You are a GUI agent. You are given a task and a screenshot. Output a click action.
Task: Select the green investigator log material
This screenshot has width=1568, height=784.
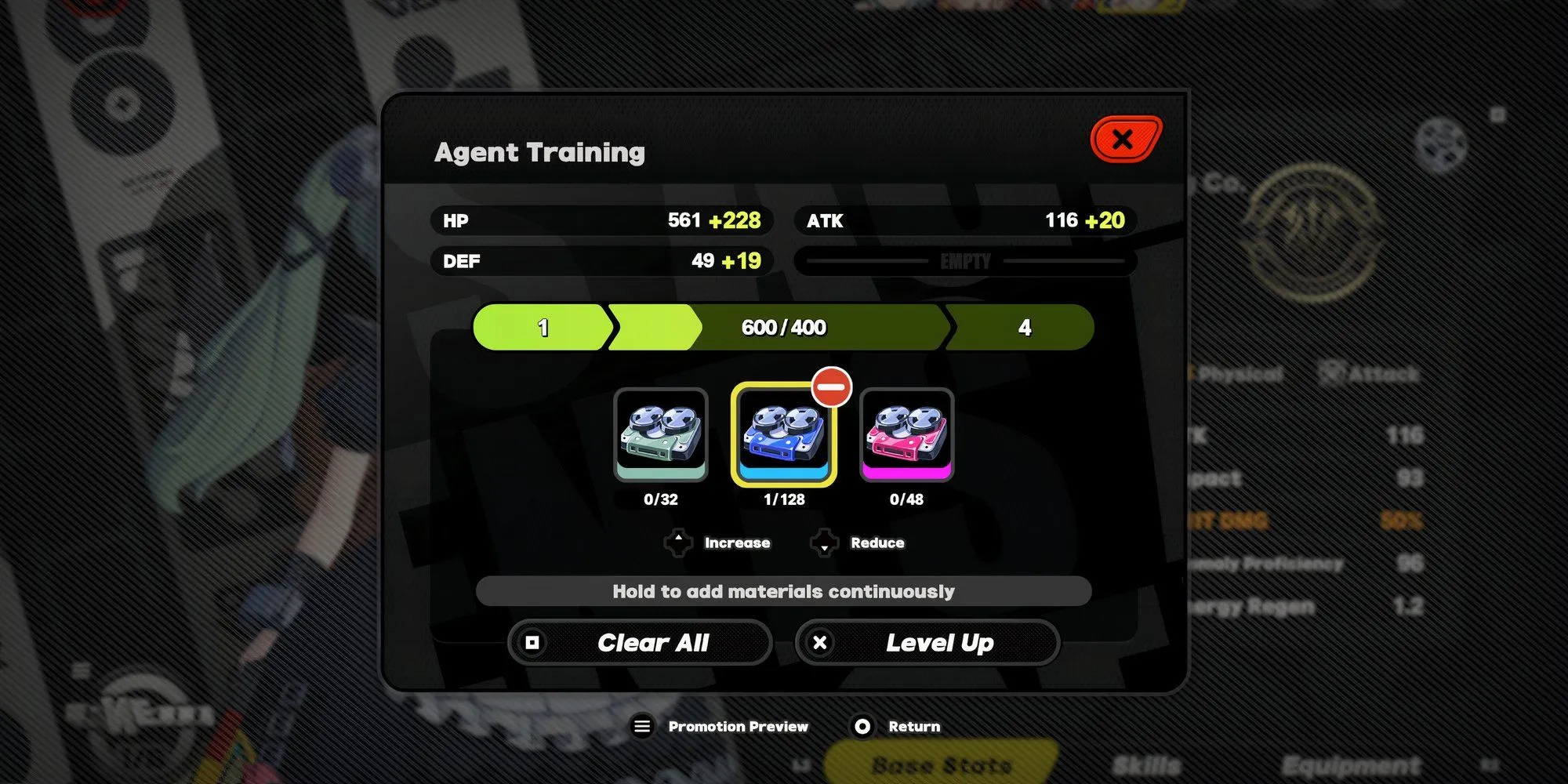pyautogui.click(x=661, y=435)
